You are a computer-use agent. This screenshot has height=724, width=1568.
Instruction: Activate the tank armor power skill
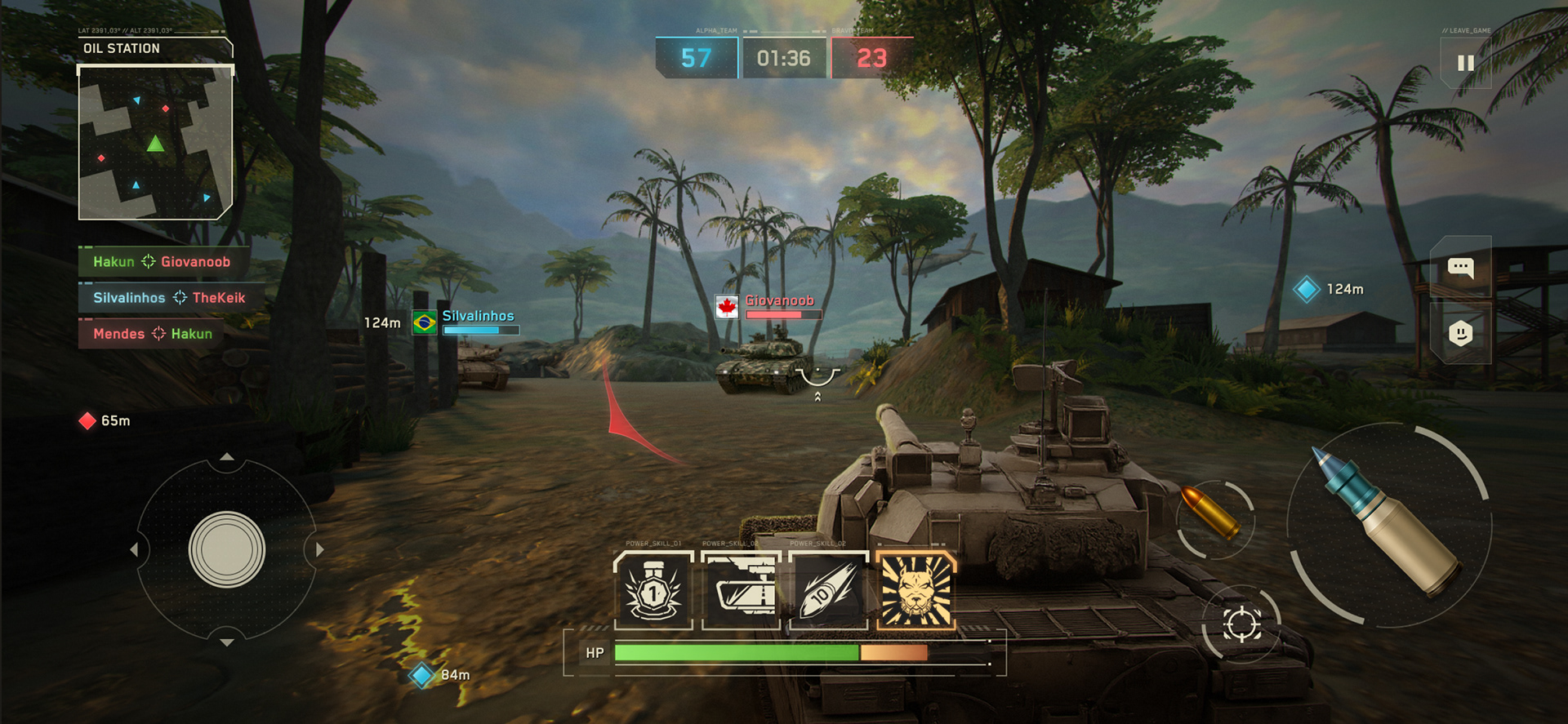click(x=741, y=590)
